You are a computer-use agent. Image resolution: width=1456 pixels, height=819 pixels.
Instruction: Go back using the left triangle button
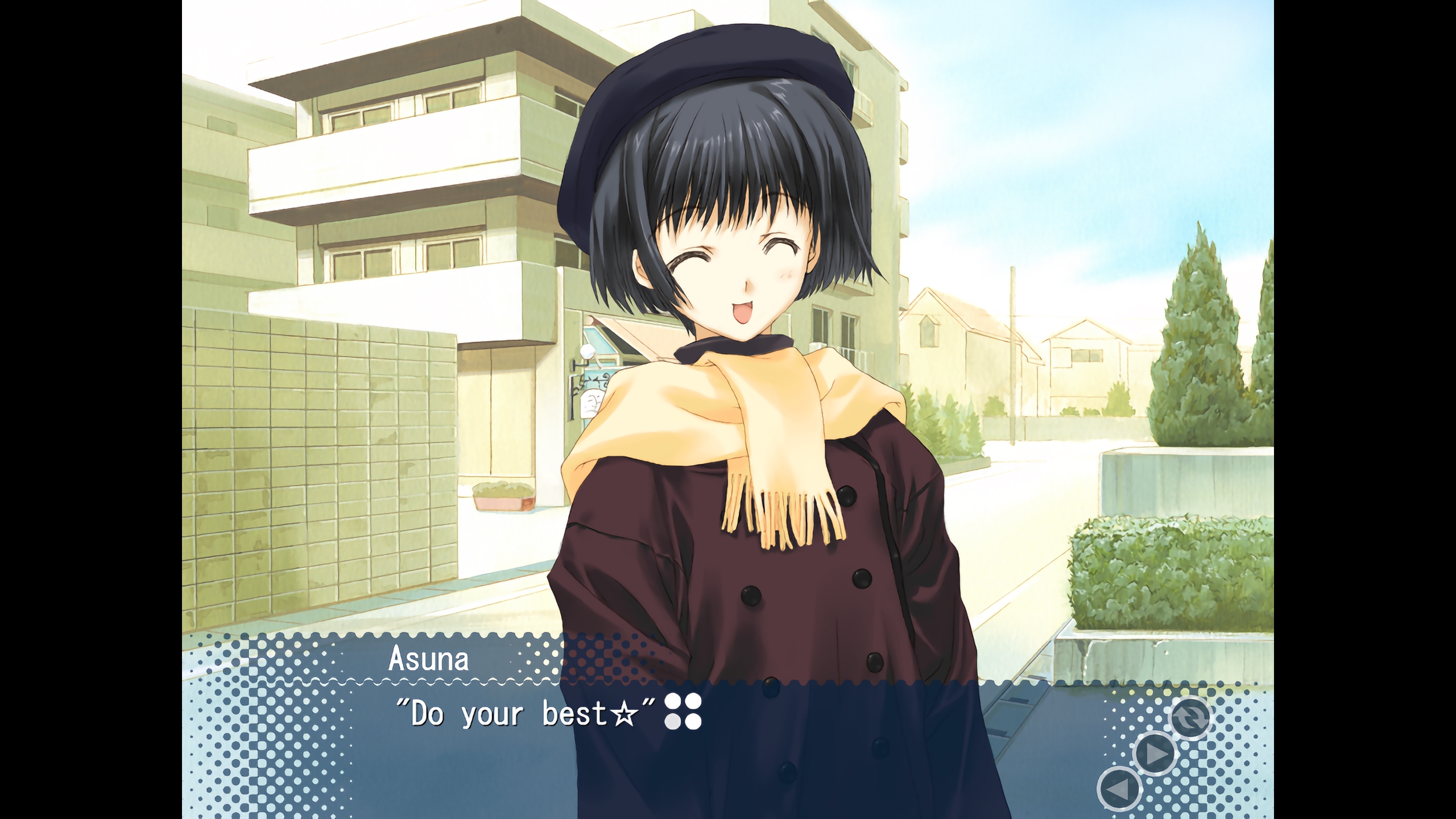[x=1119, y=789]
